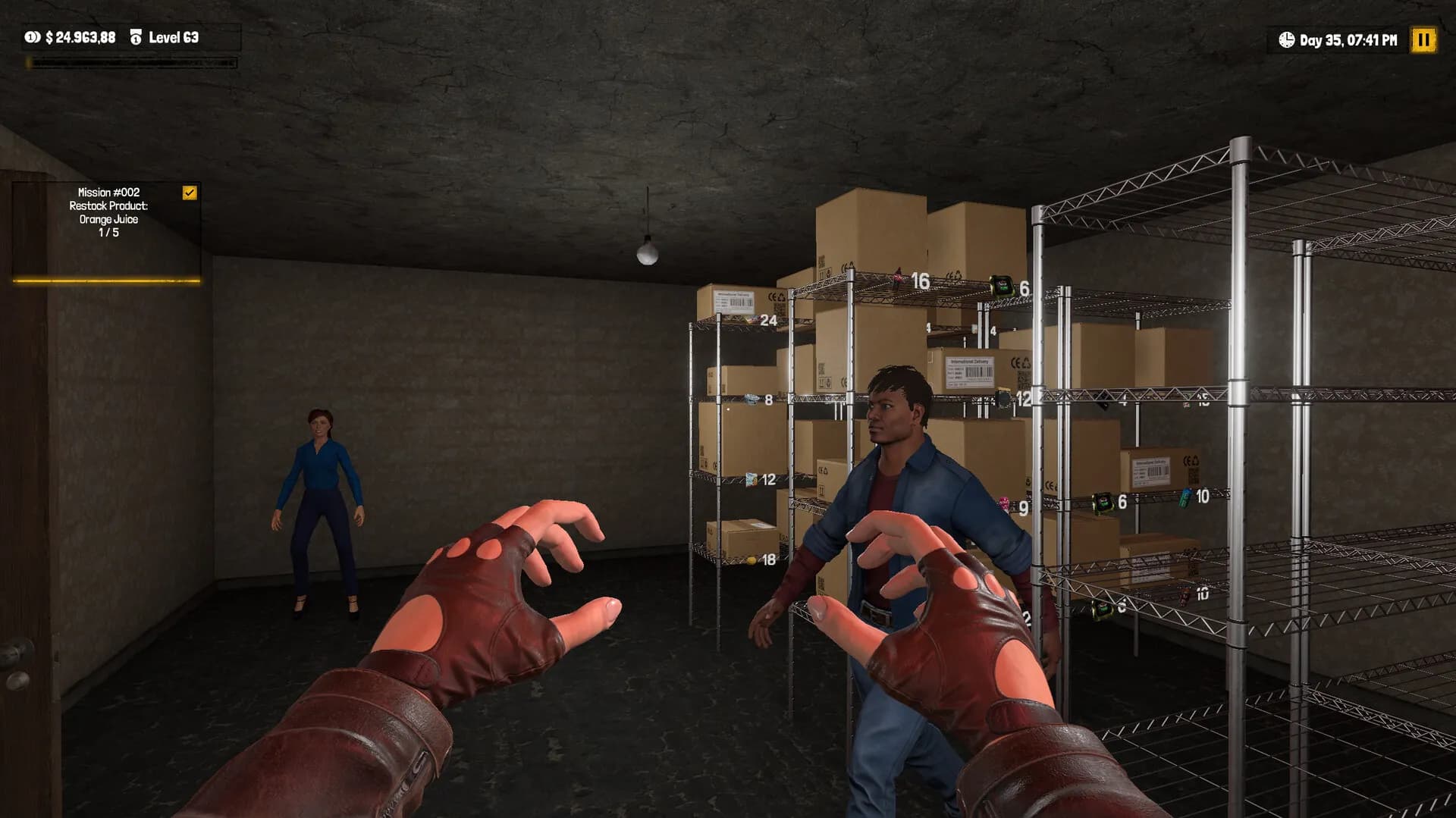
Task: Click the CE mark on the large cardboard box
Action: pos(1014,362)
